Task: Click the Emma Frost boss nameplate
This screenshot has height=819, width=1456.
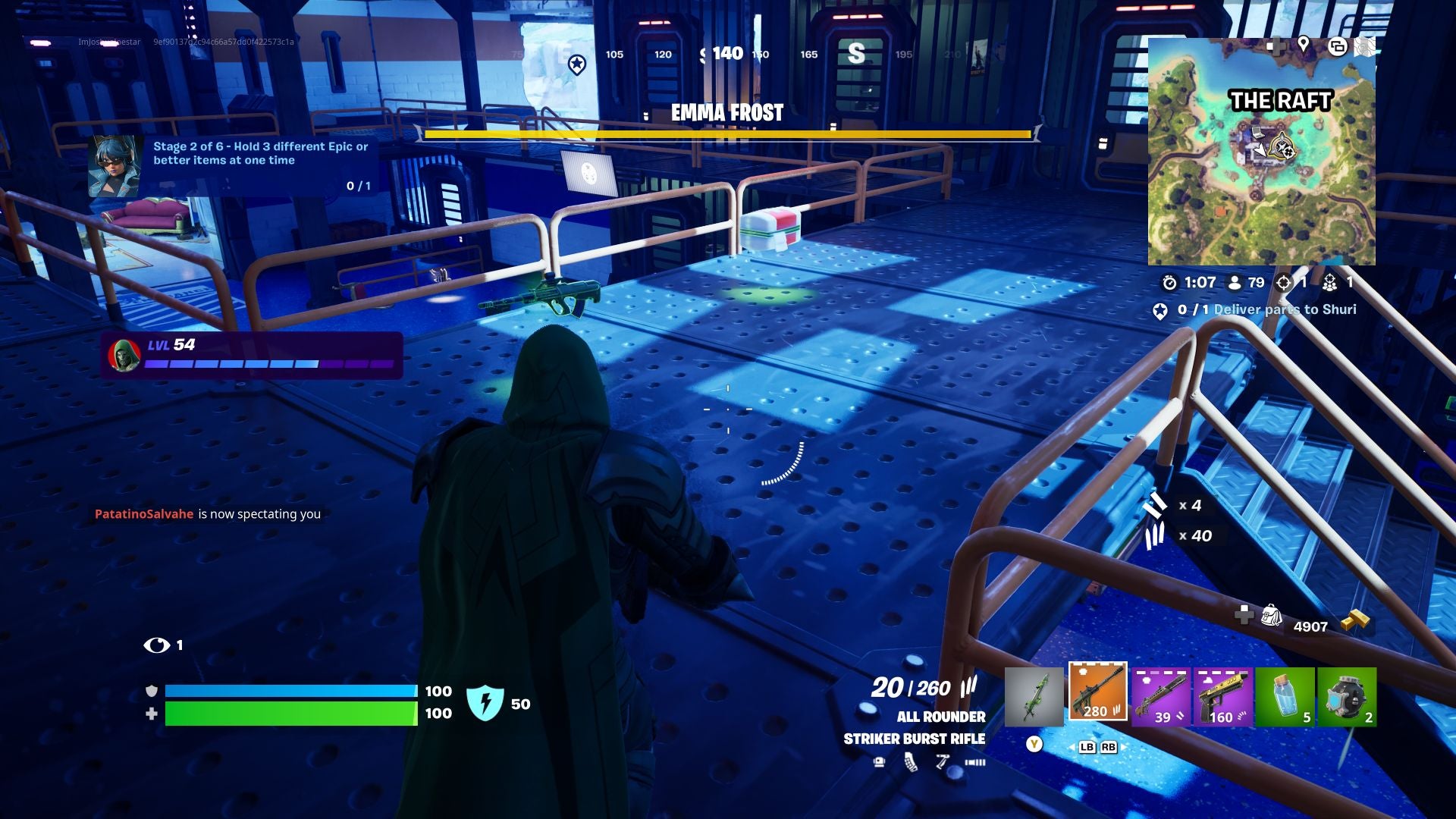Action: point(726,114)
